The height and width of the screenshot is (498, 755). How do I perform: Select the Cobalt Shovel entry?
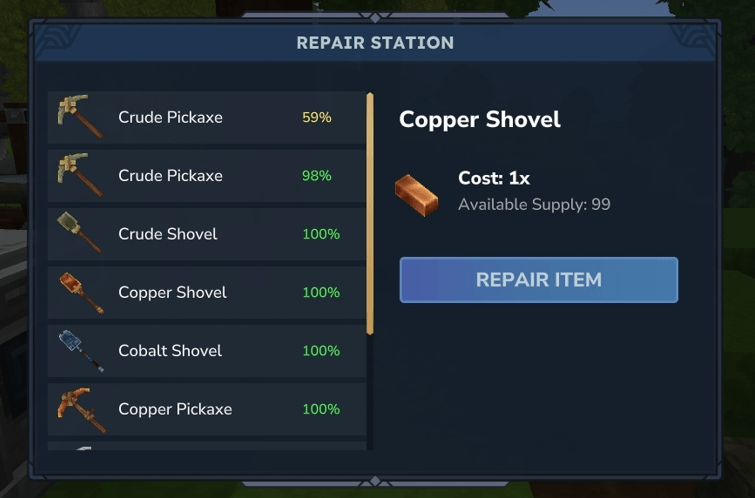coord(206,351)
